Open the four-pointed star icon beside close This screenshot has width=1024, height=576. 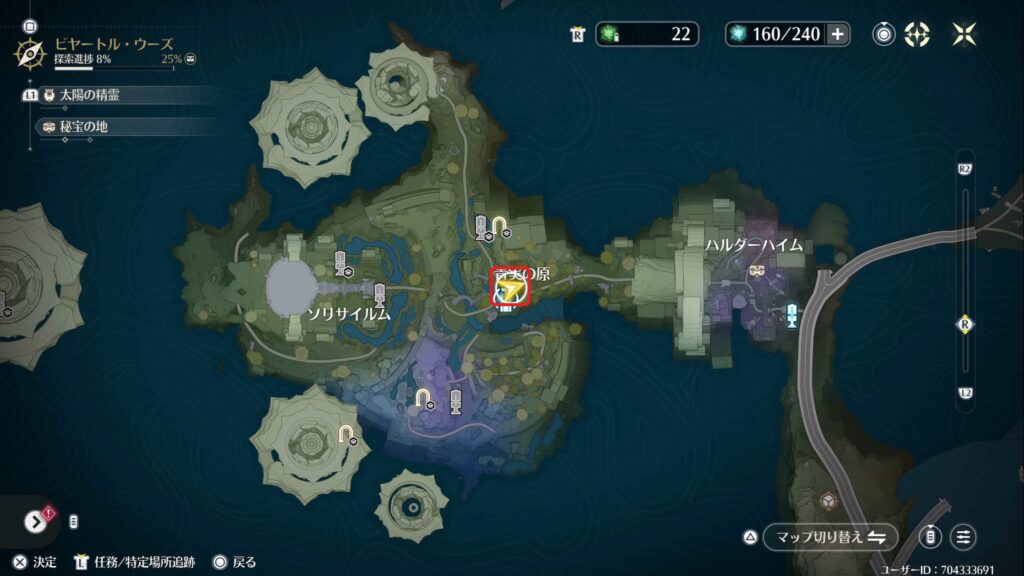tap(916, 34)
